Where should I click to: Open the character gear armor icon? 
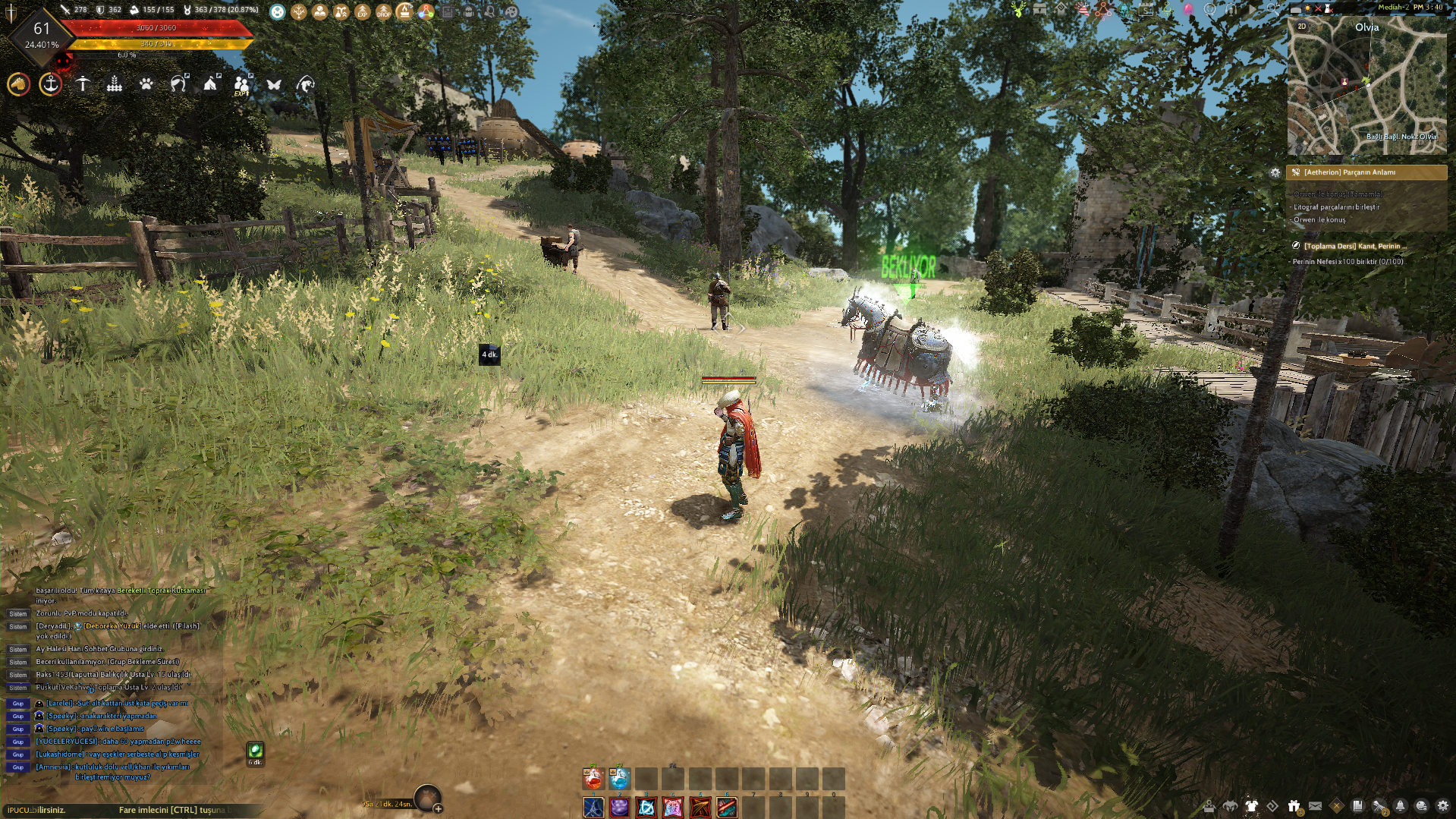click(1252, 806)
